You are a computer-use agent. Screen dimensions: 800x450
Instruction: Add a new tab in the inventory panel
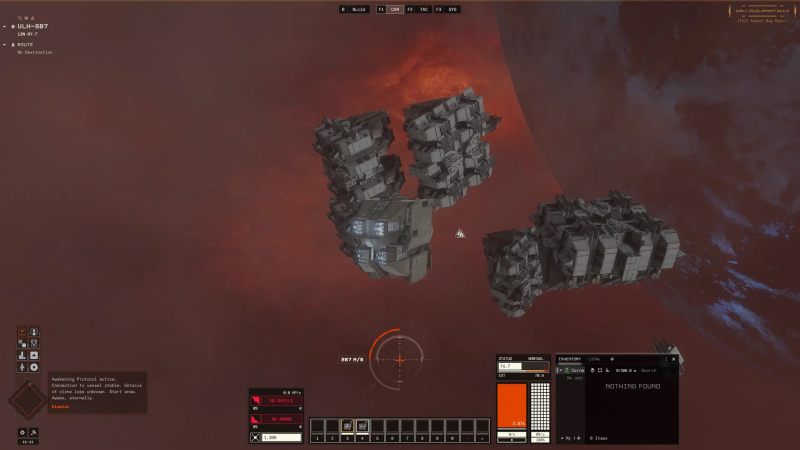(x=612, y=358)
